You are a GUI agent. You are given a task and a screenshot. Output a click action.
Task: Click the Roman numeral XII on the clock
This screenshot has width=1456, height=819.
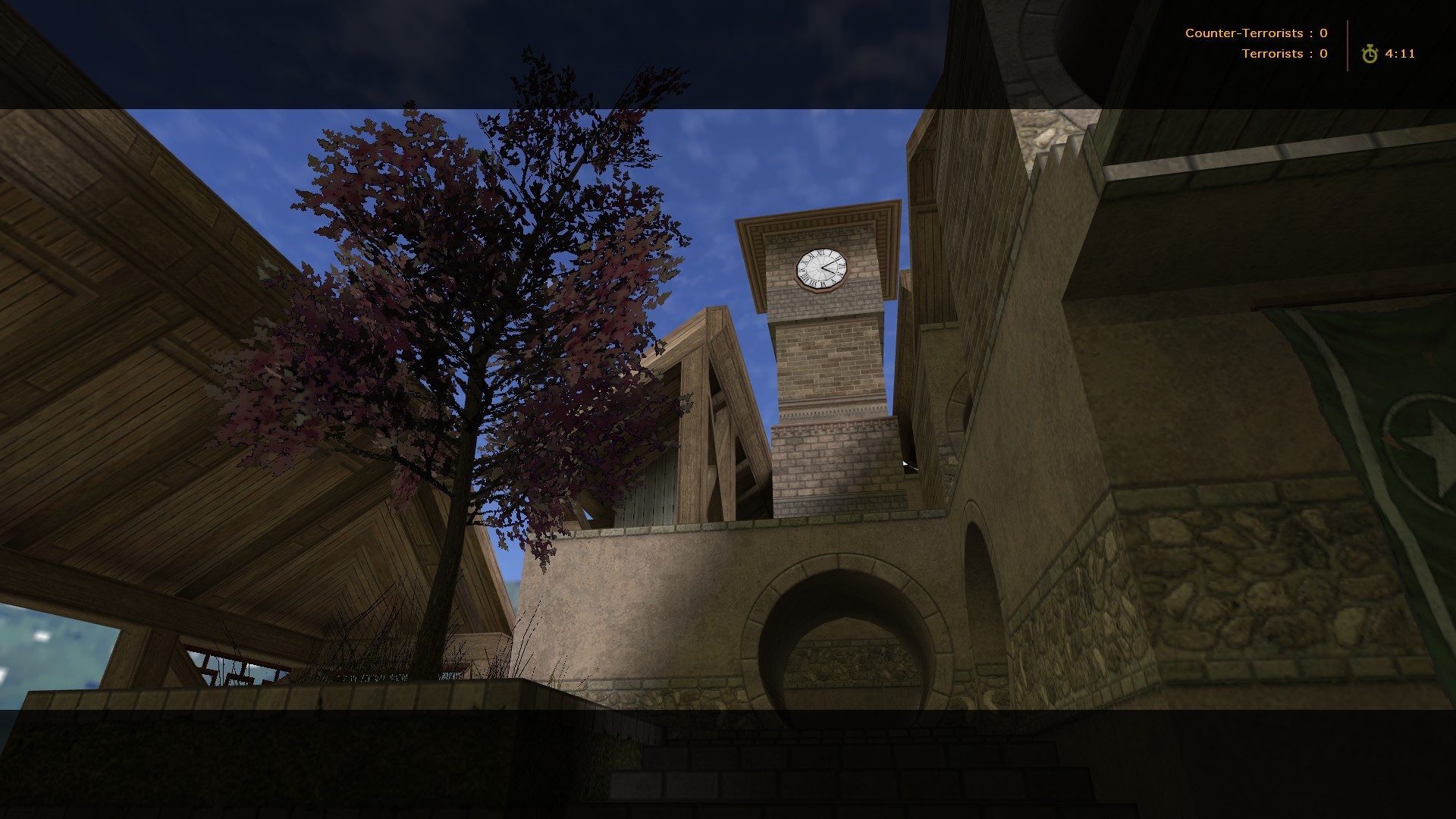pos(823,253)
